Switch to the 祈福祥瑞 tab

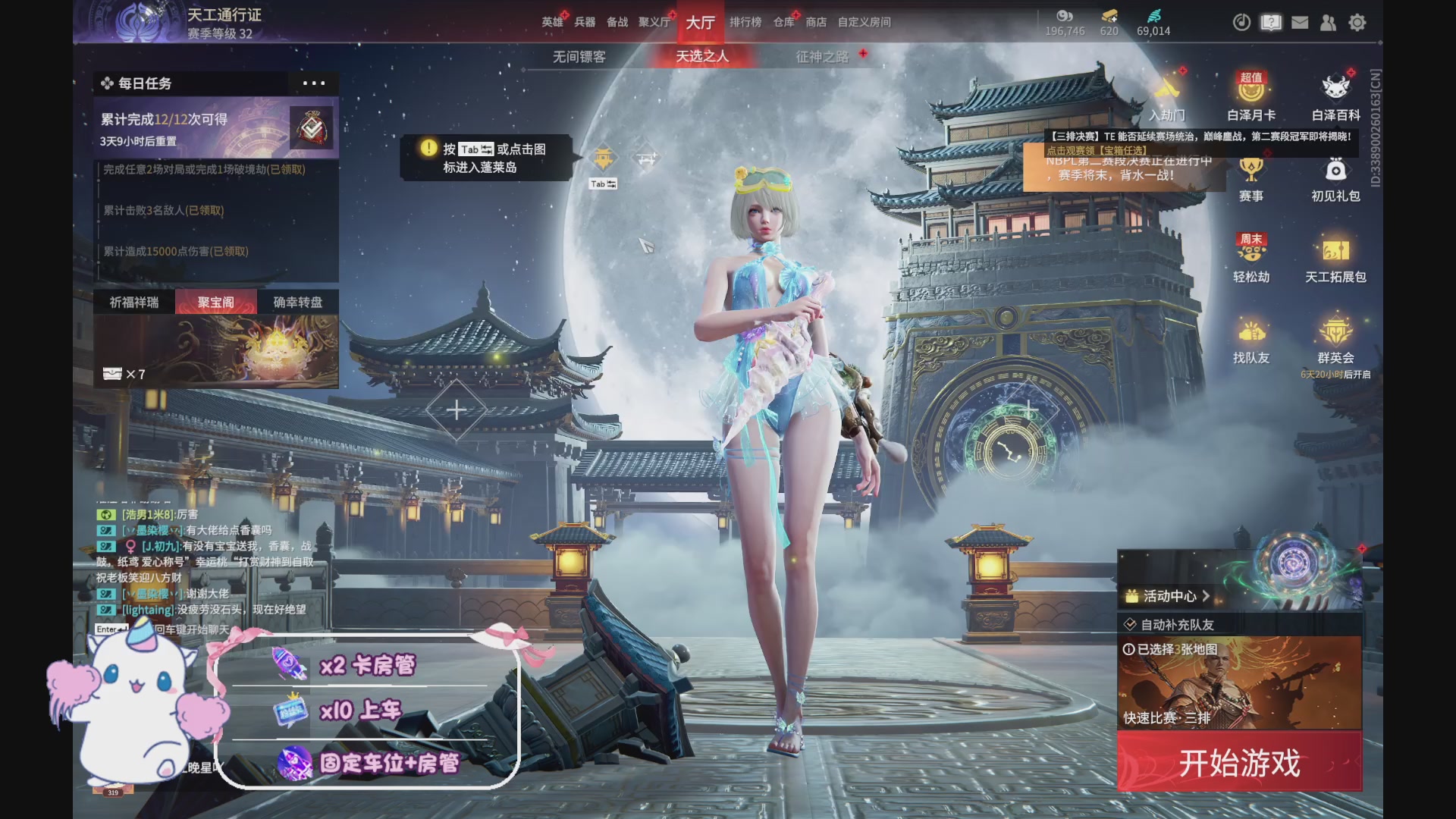point(134,302)
